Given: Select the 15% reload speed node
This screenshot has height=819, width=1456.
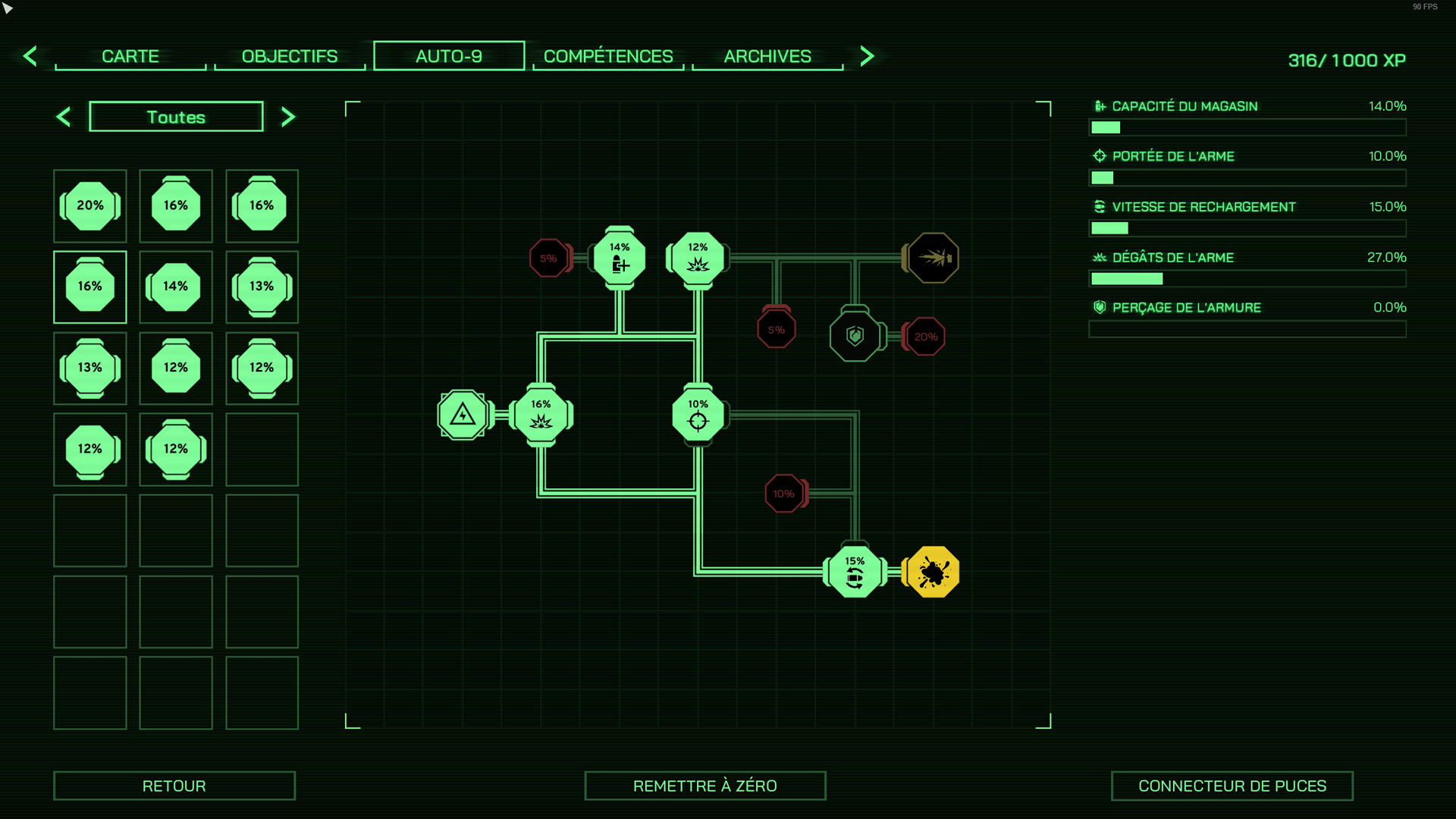Looking at the screenshot, I should (855, 573).
